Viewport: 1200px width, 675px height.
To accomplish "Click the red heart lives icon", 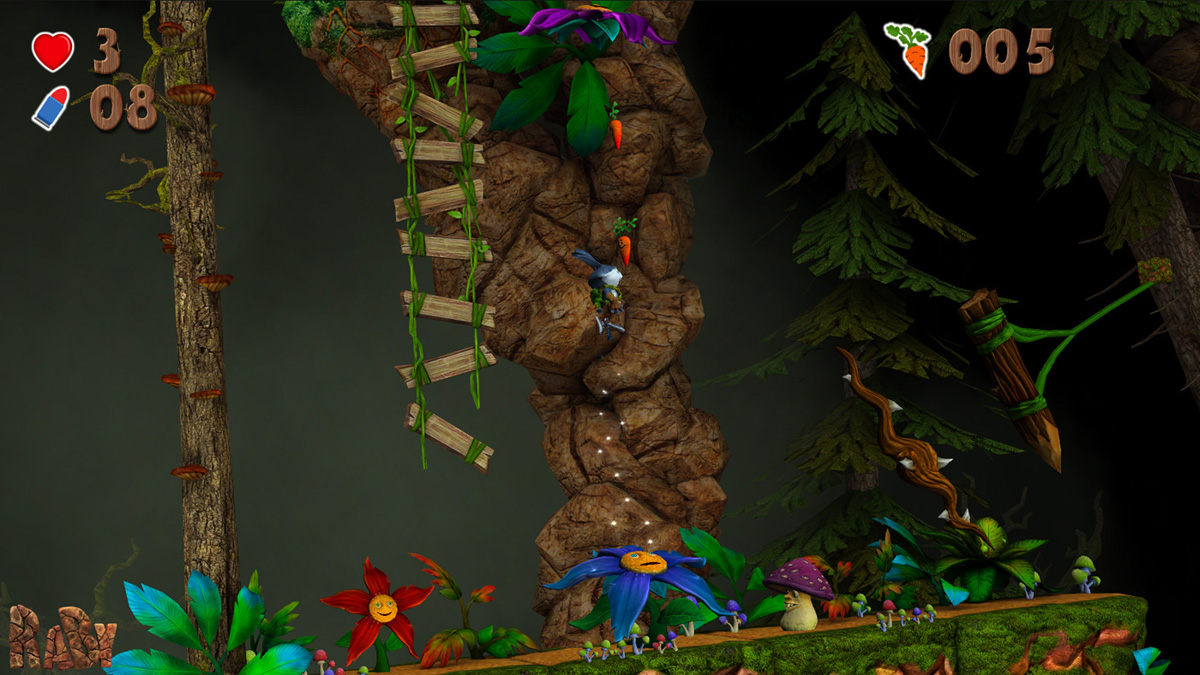I will 52,51.
